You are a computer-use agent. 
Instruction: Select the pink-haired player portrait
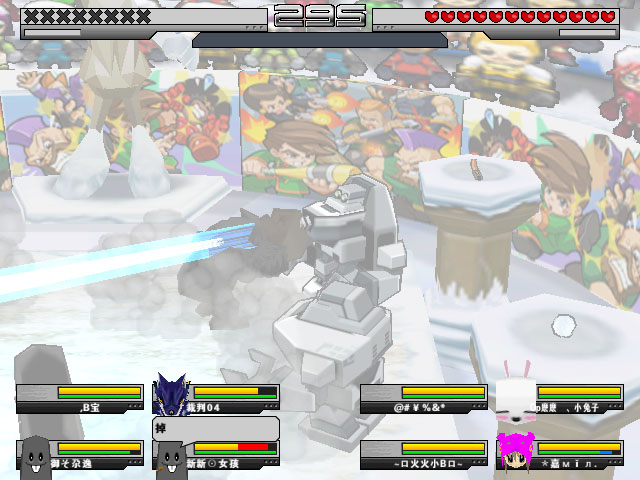coord(516,451)
